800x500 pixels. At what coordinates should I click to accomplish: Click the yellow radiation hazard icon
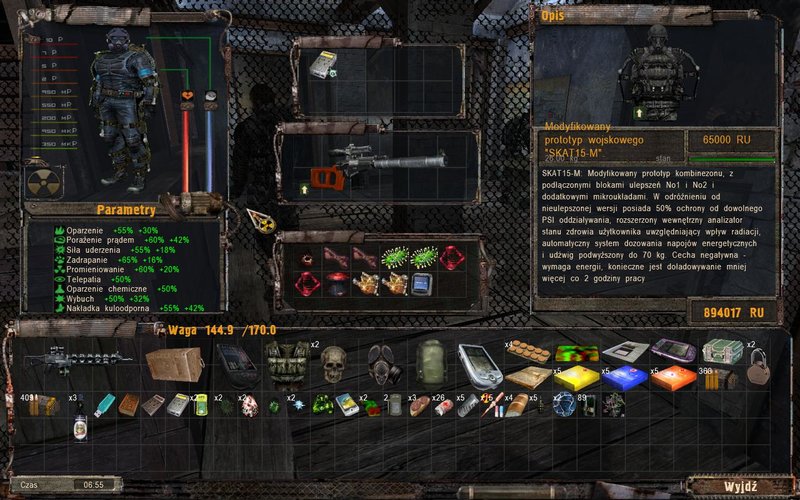(x=39, y=180)
